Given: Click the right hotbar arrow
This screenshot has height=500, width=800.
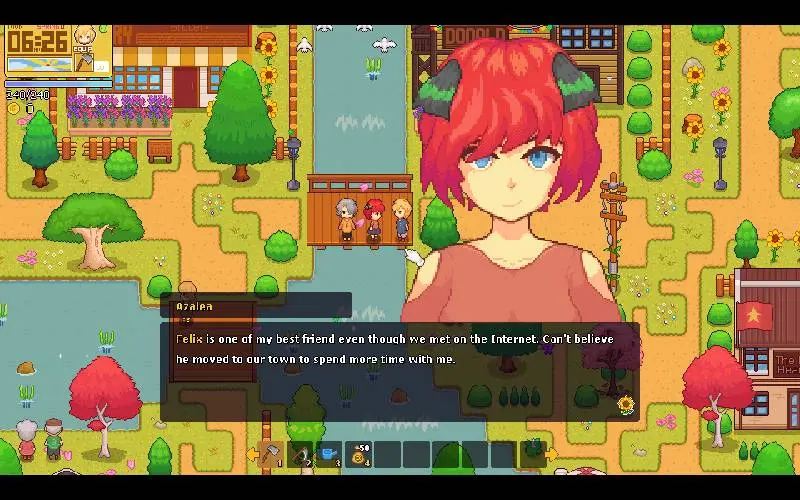Looking at the screenshot, I should click(x=551, y=455).
